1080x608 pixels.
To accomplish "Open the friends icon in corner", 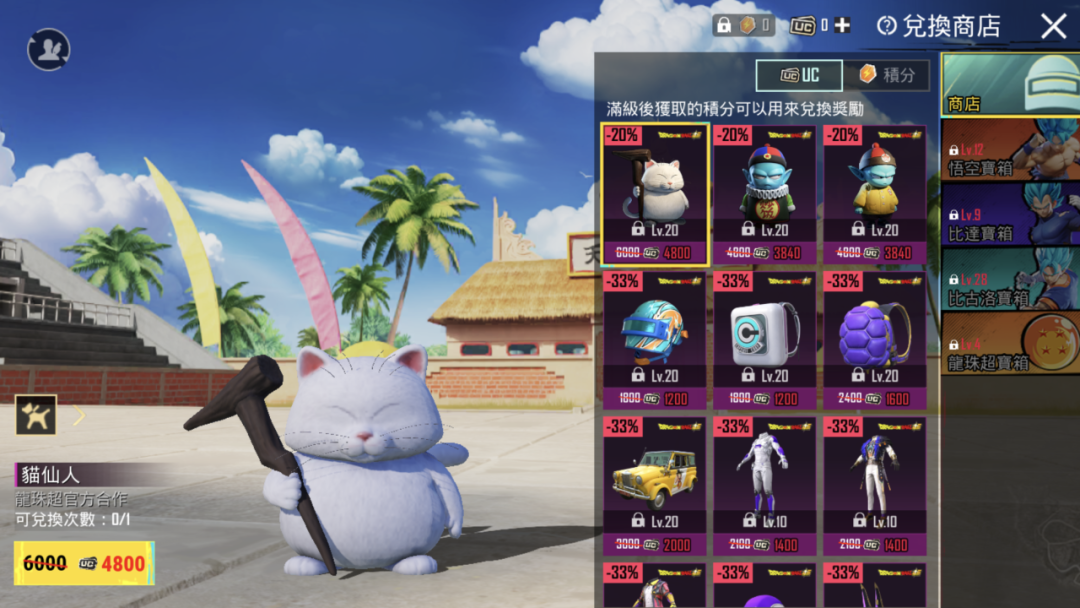I will point(48,49).
